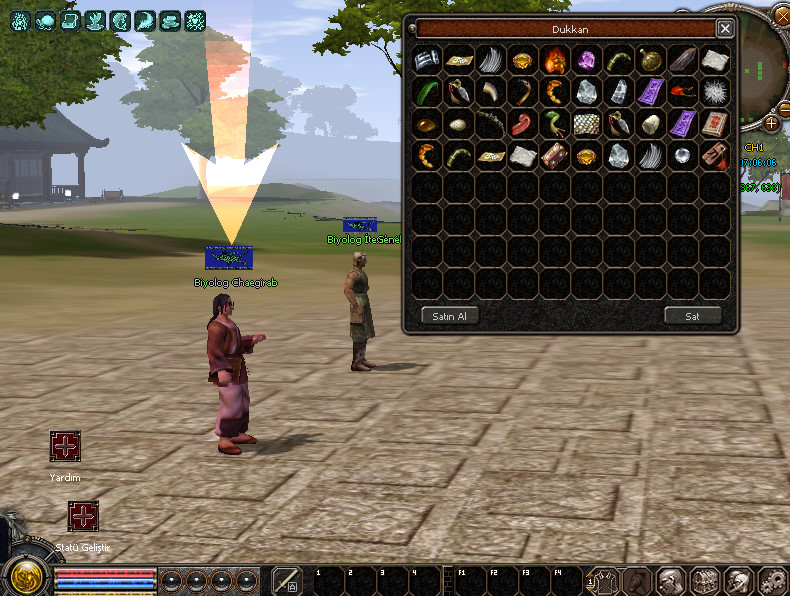Screen dimensions: 790x596
Task: Zoom in the minimap with plus button
Action: 772,123
